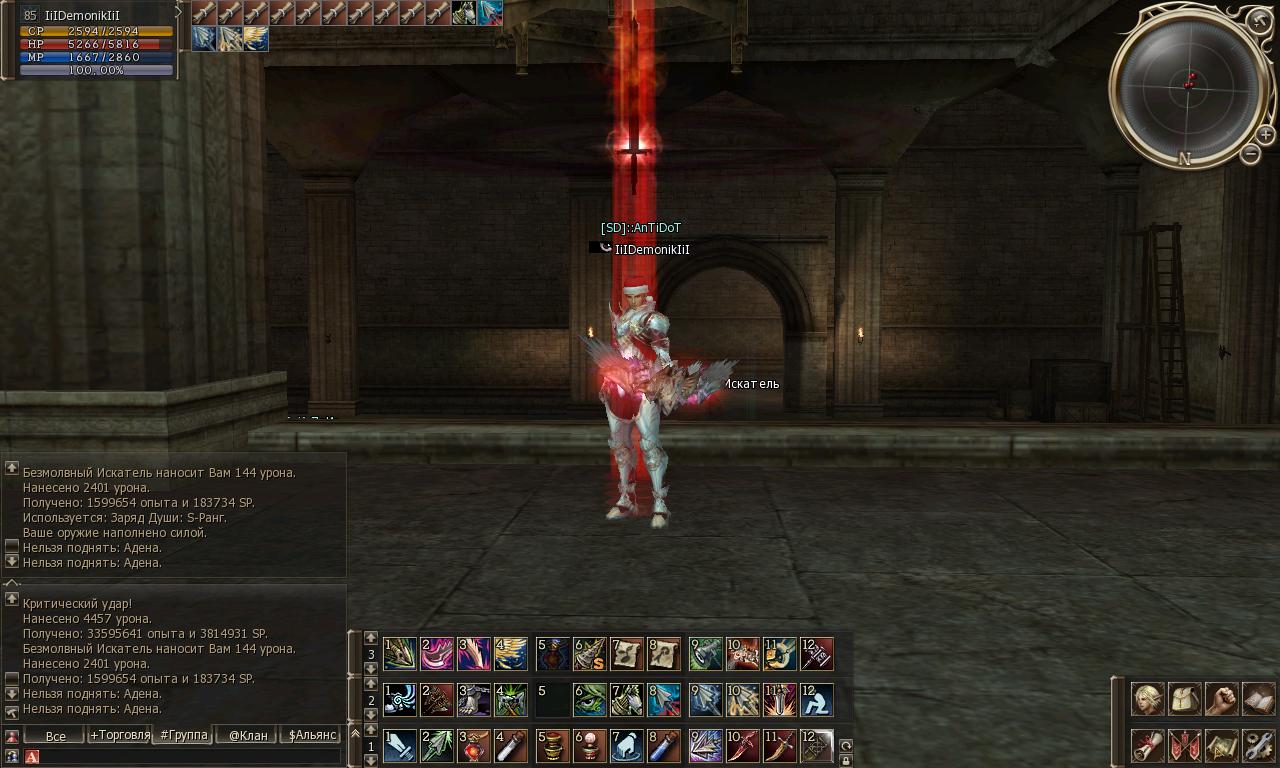Image resolution: width=1280 pixels, height=768 pixels.
Task: Switch chat to the +Торговля tab
Action: pos(120,735)
